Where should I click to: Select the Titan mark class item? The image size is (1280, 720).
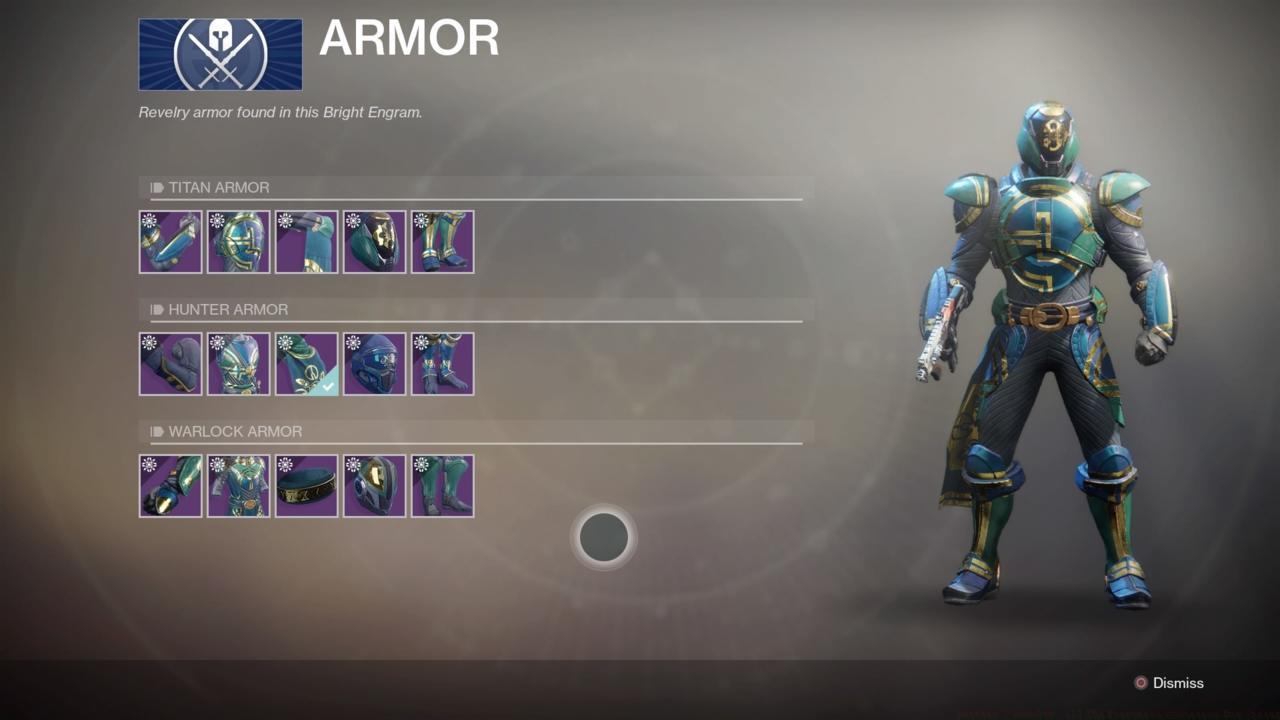[x=306, y=241]
